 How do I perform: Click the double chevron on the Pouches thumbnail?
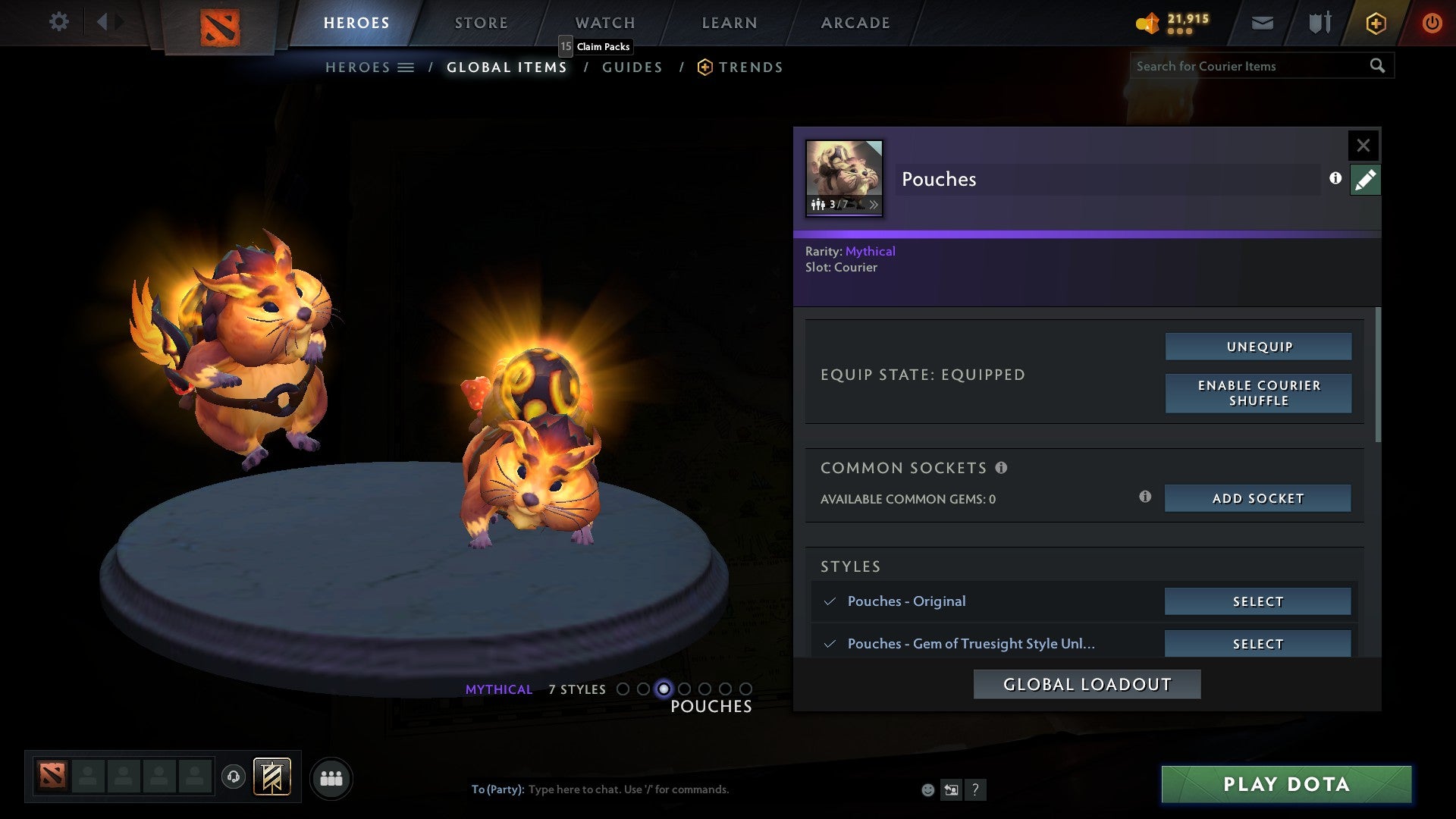point(875,205)
